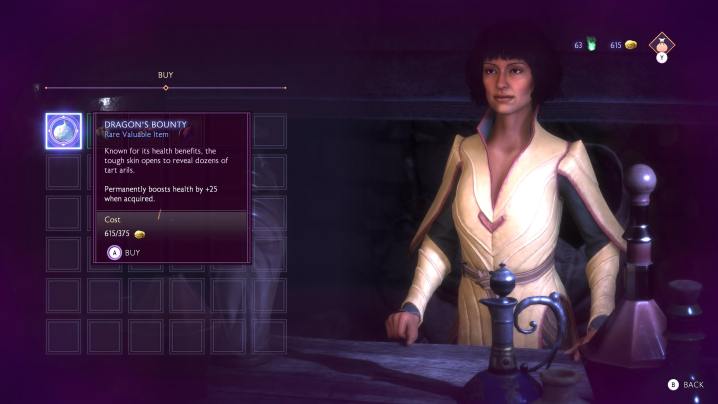Open the pouch icon in the diamond frame
The image size is (718, 404).
(661, 43)
